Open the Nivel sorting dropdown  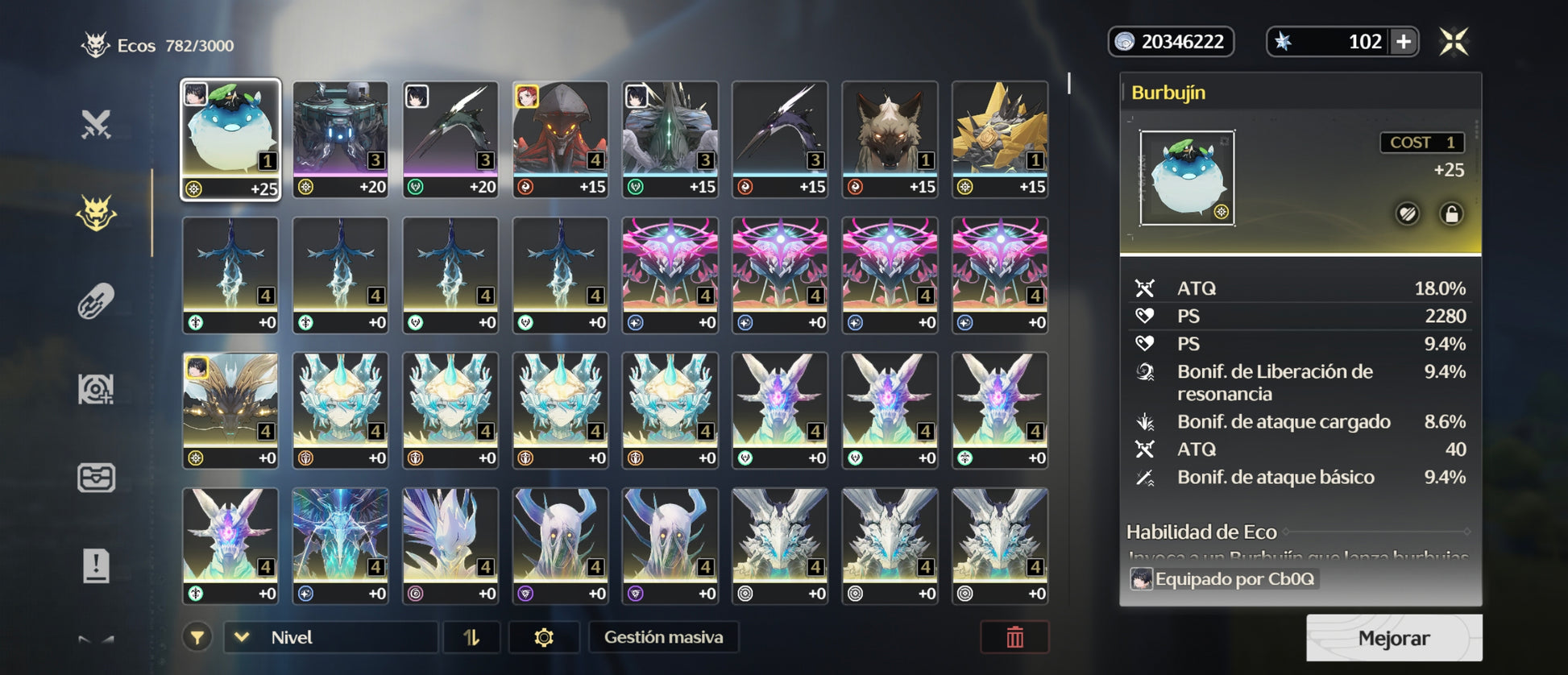pyautogui.click(x=330, y=637)
